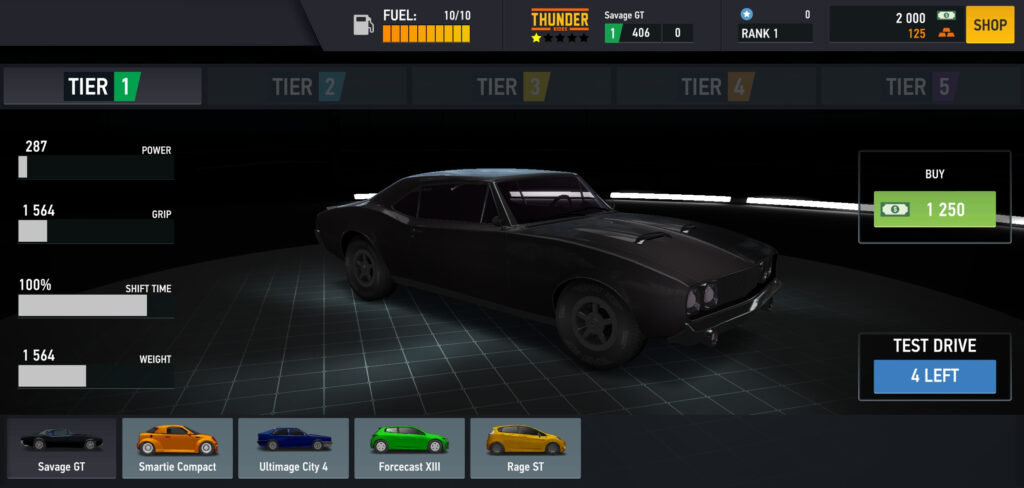Select the Savage GT thumbnail
The image size is (1024, 488).
62,448
